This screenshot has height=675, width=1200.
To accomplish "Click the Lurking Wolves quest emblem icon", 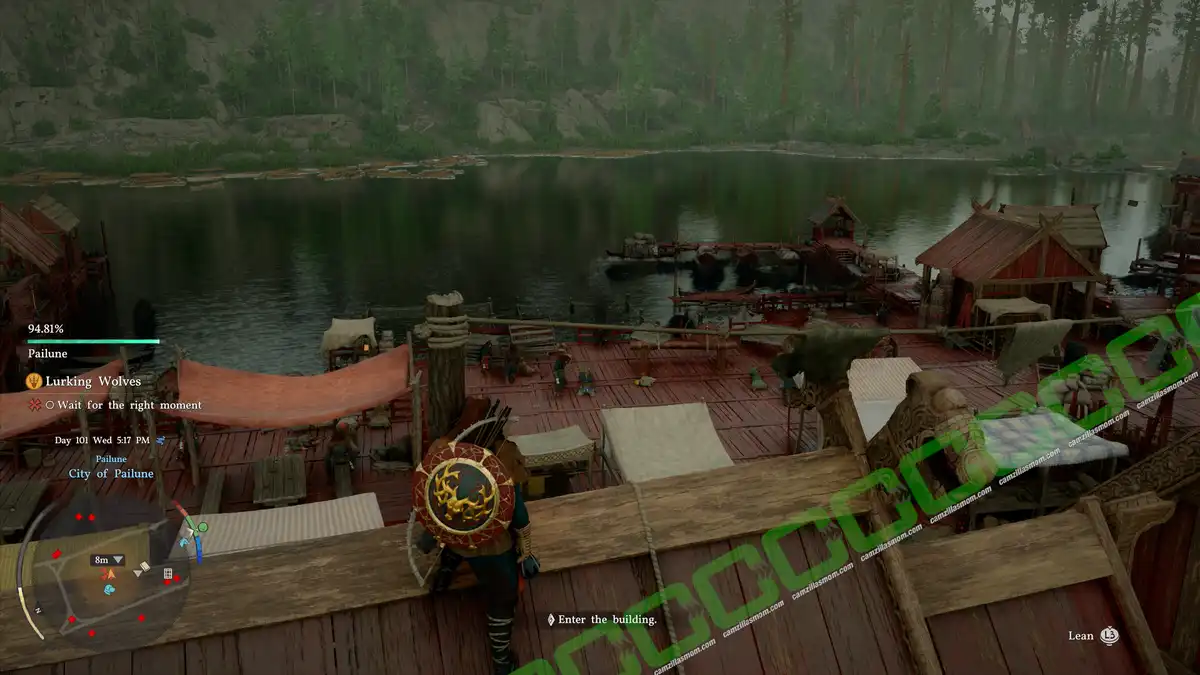I will (33, 381).
